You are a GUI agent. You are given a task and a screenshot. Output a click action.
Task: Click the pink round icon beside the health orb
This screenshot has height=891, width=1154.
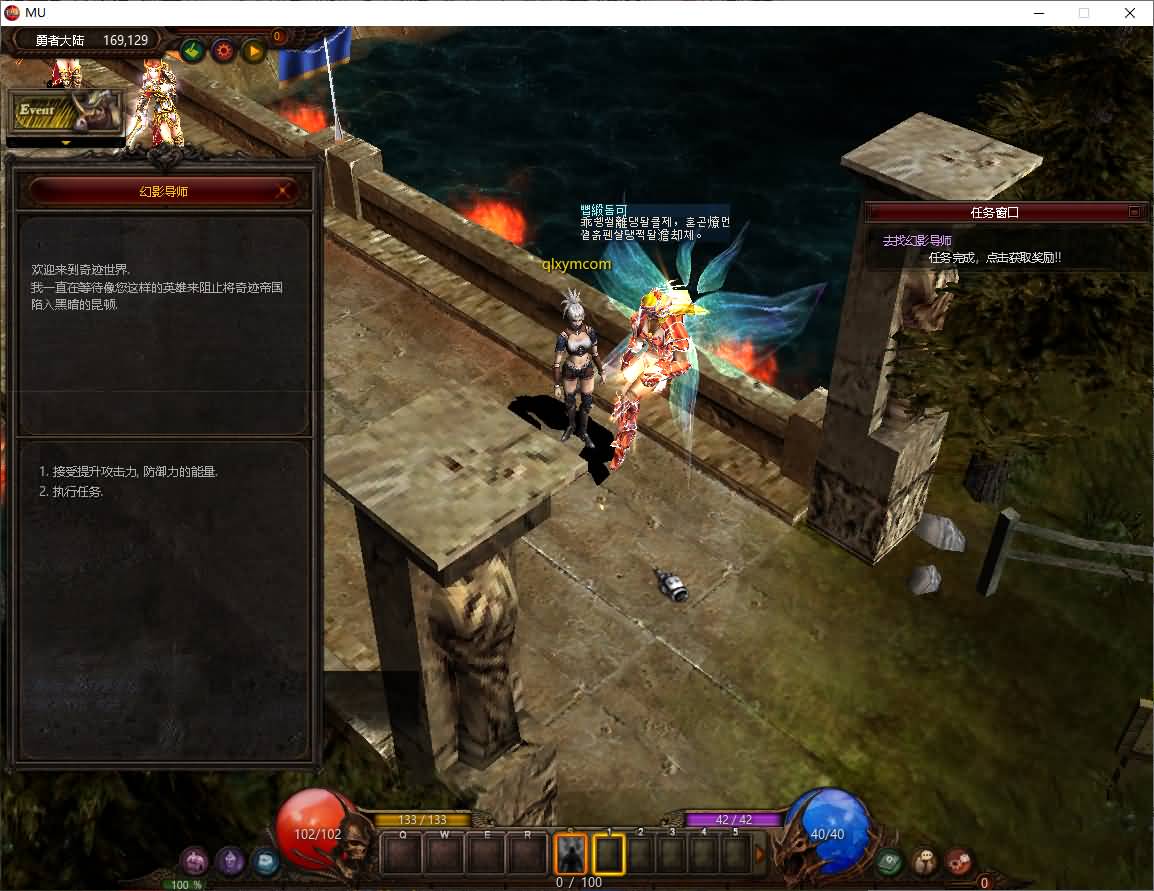[195, 860]
